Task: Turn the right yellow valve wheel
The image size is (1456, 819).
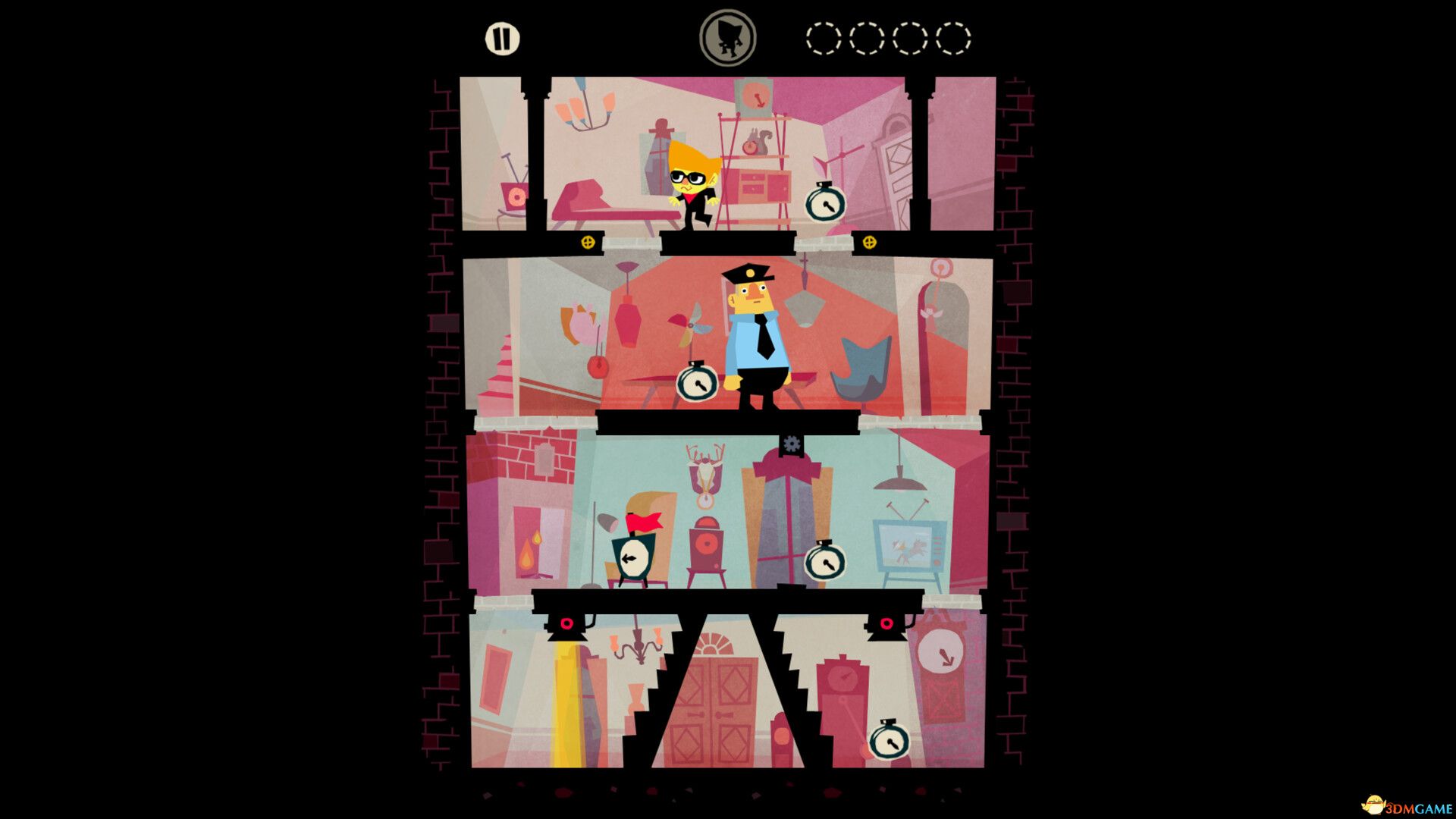Action: click(869, 241)
